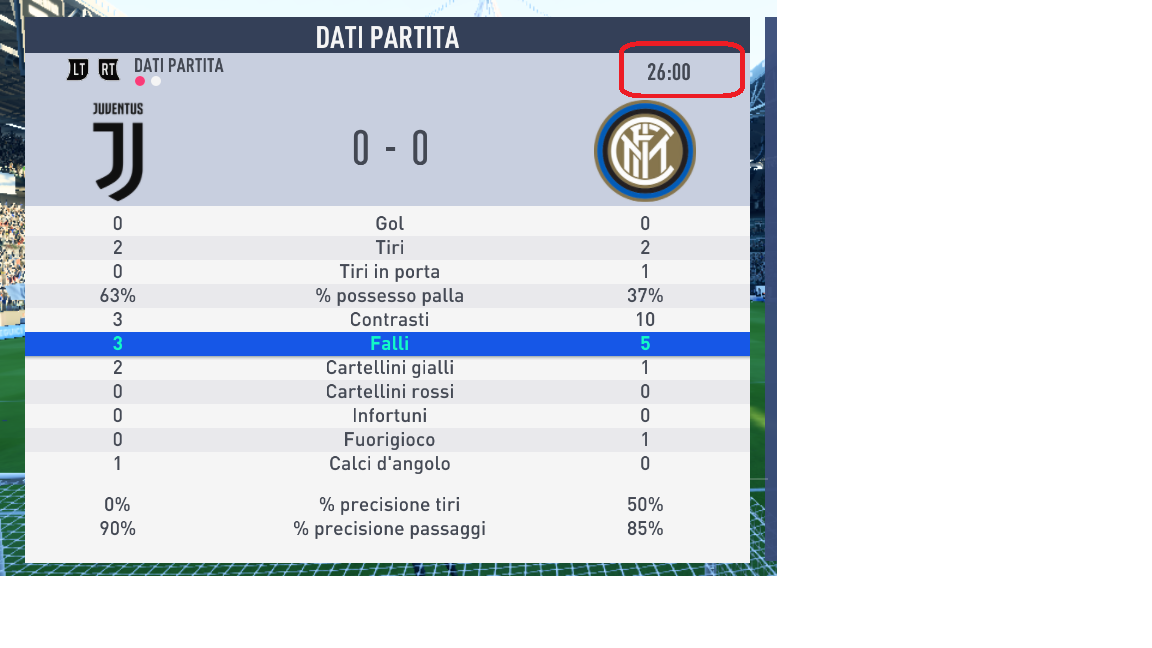Highlight the Infortuni stat row
Viewport: 1152px width, 648px height.
(389, 416)
